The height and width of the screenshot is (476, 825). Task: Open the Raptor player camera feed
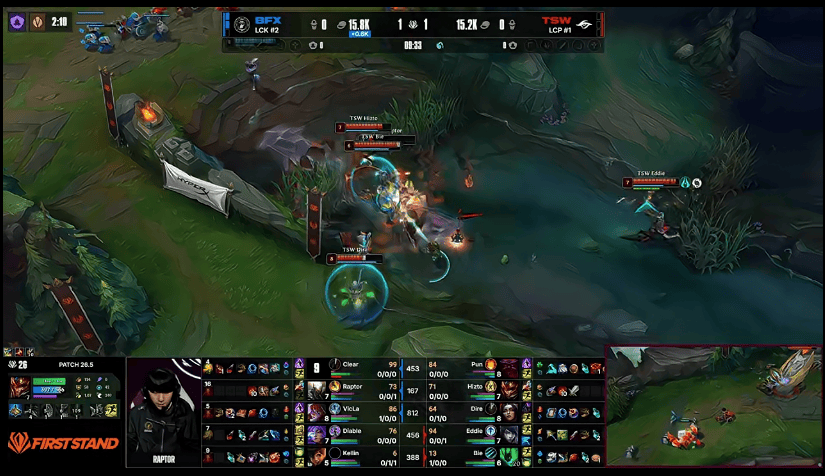(x=162, y=411)
